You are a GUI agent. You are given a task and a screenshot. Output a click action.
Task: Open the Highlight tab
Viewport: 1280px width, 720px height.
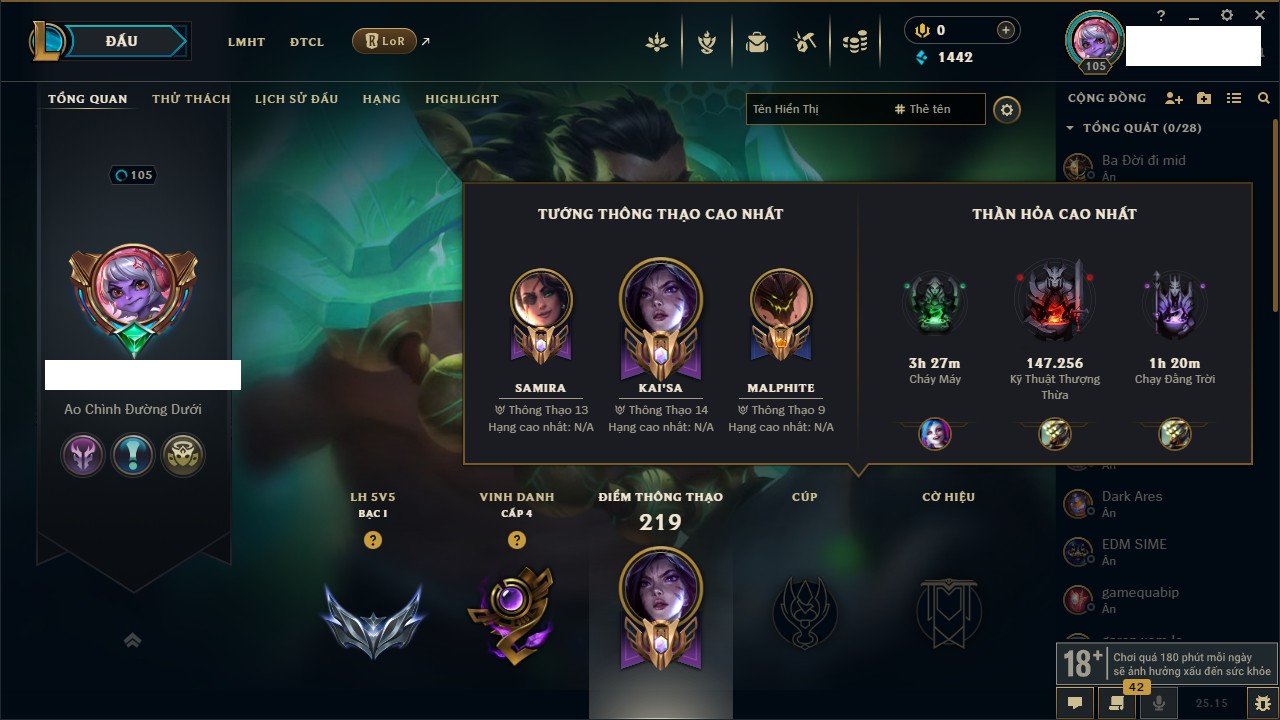[461, 99]
